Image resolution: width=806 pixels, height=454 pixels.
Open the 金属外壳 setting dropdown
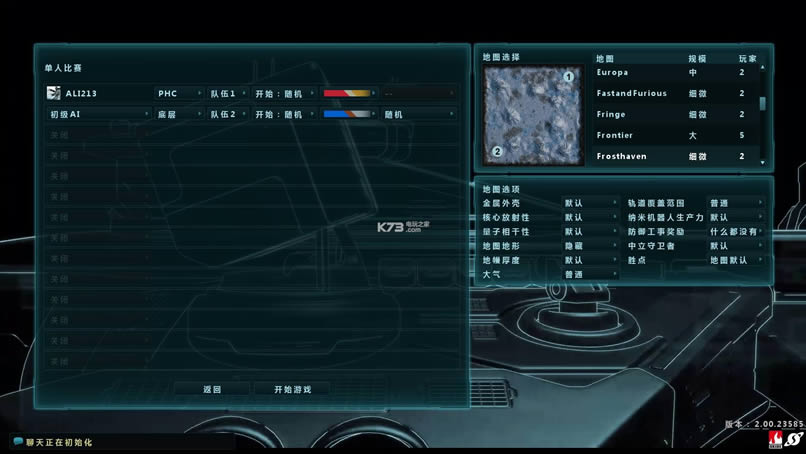pyautogui.click(x=590, y=203)
